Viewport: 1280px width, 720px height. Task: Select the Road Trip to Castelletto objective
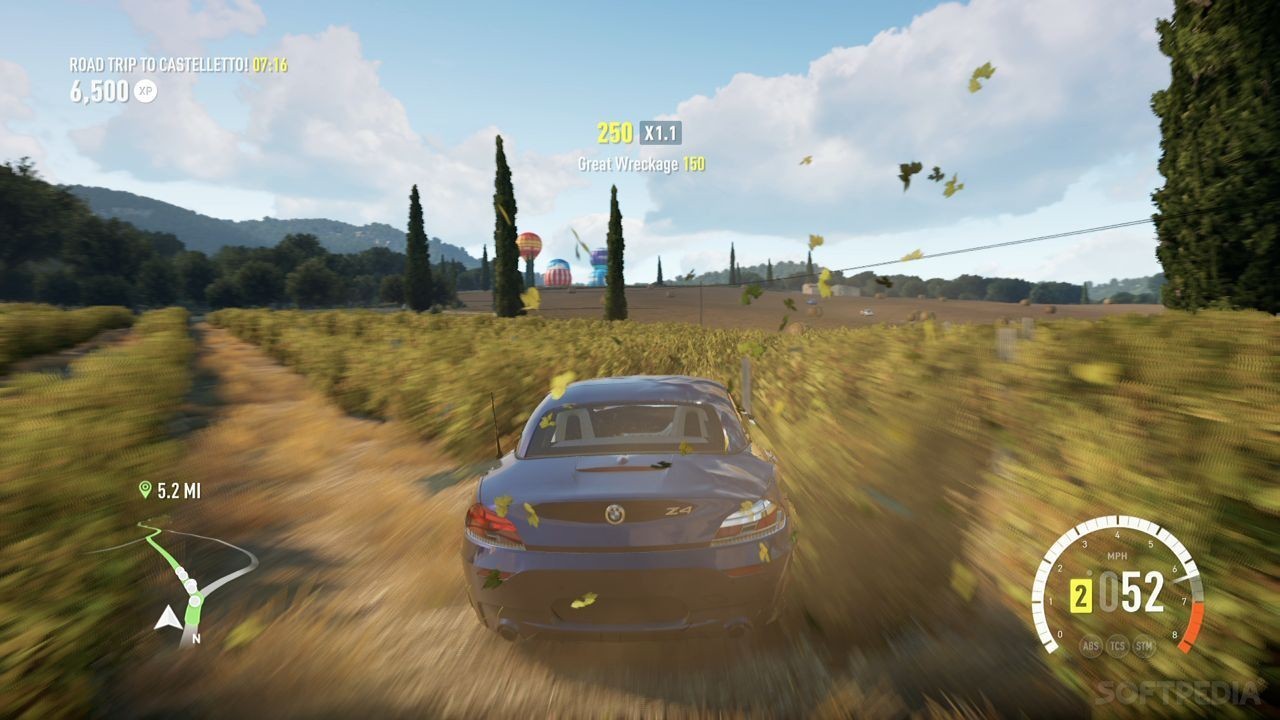[159, 65]
